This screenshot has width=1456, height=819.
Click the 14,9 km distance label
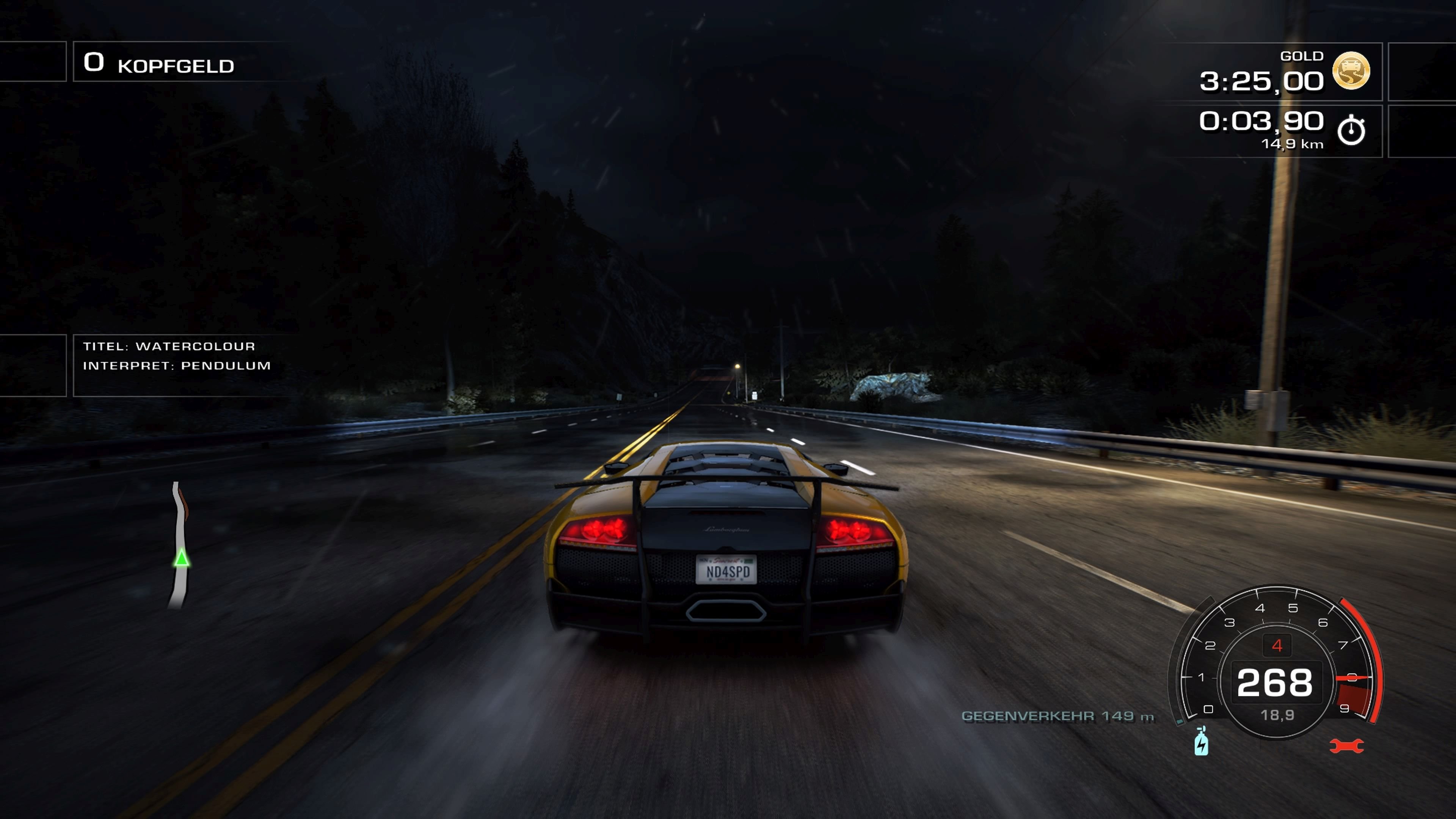coord(1292,144)
